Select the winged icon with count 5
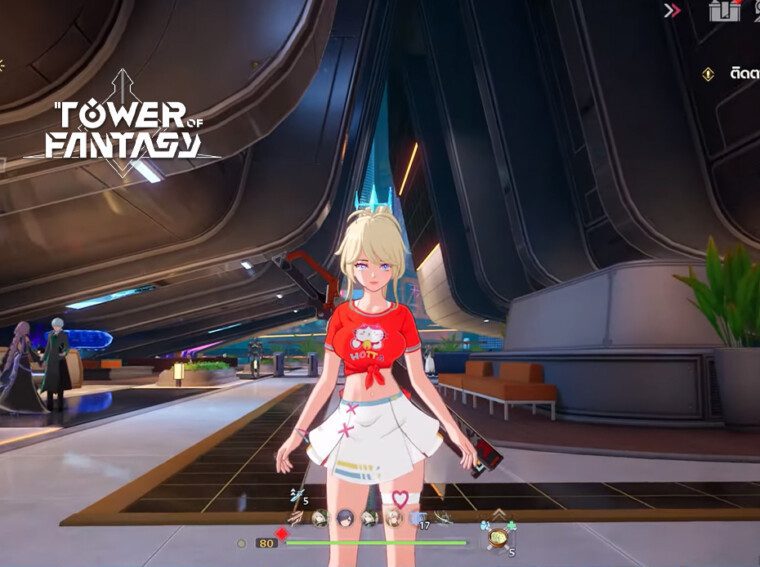Image resolution: width=760 pixels, height=567 pixels. 296,495
